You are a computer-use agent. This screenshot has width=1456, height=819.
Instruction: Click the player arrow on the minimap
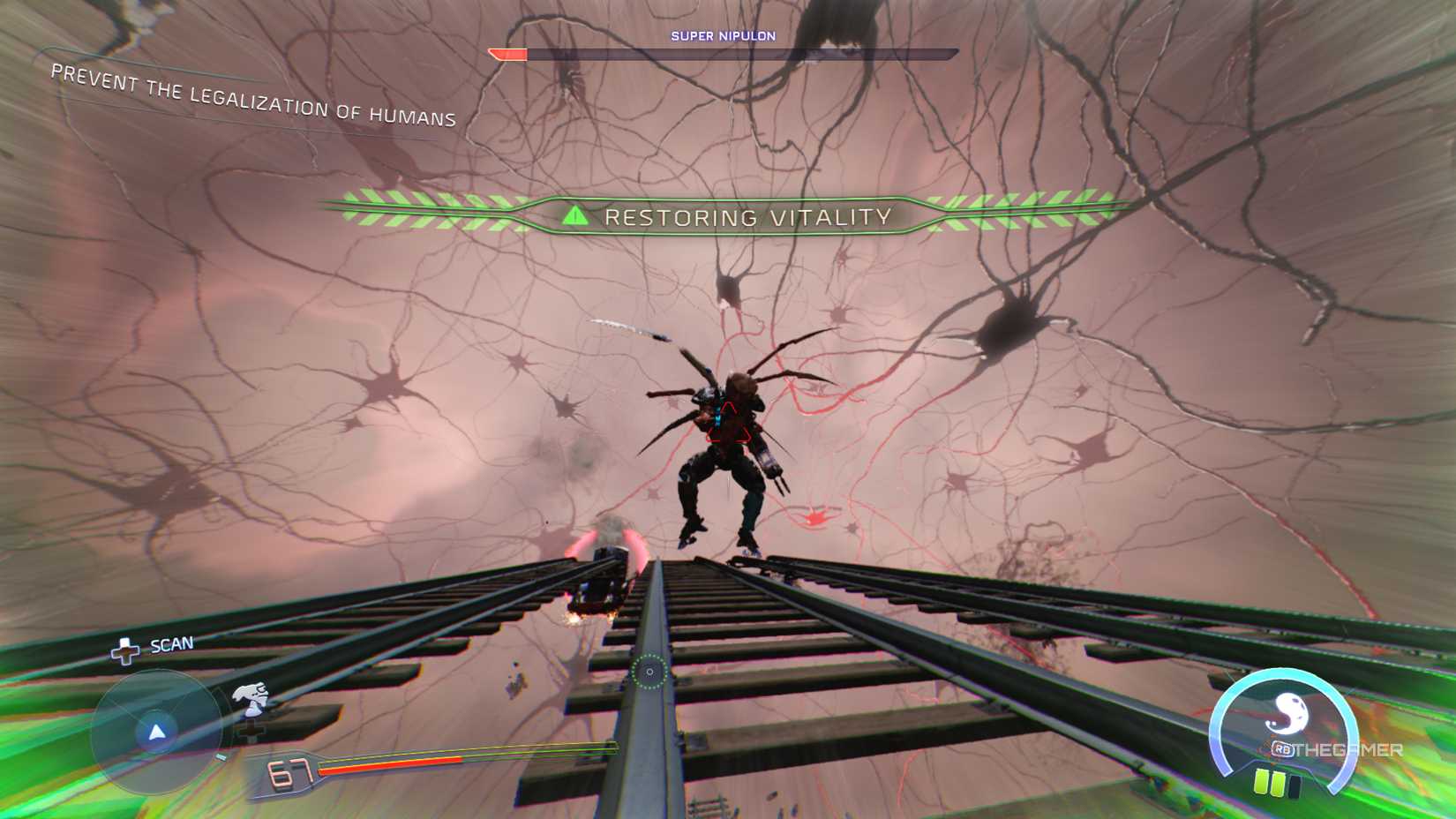[x=154, y=733]
